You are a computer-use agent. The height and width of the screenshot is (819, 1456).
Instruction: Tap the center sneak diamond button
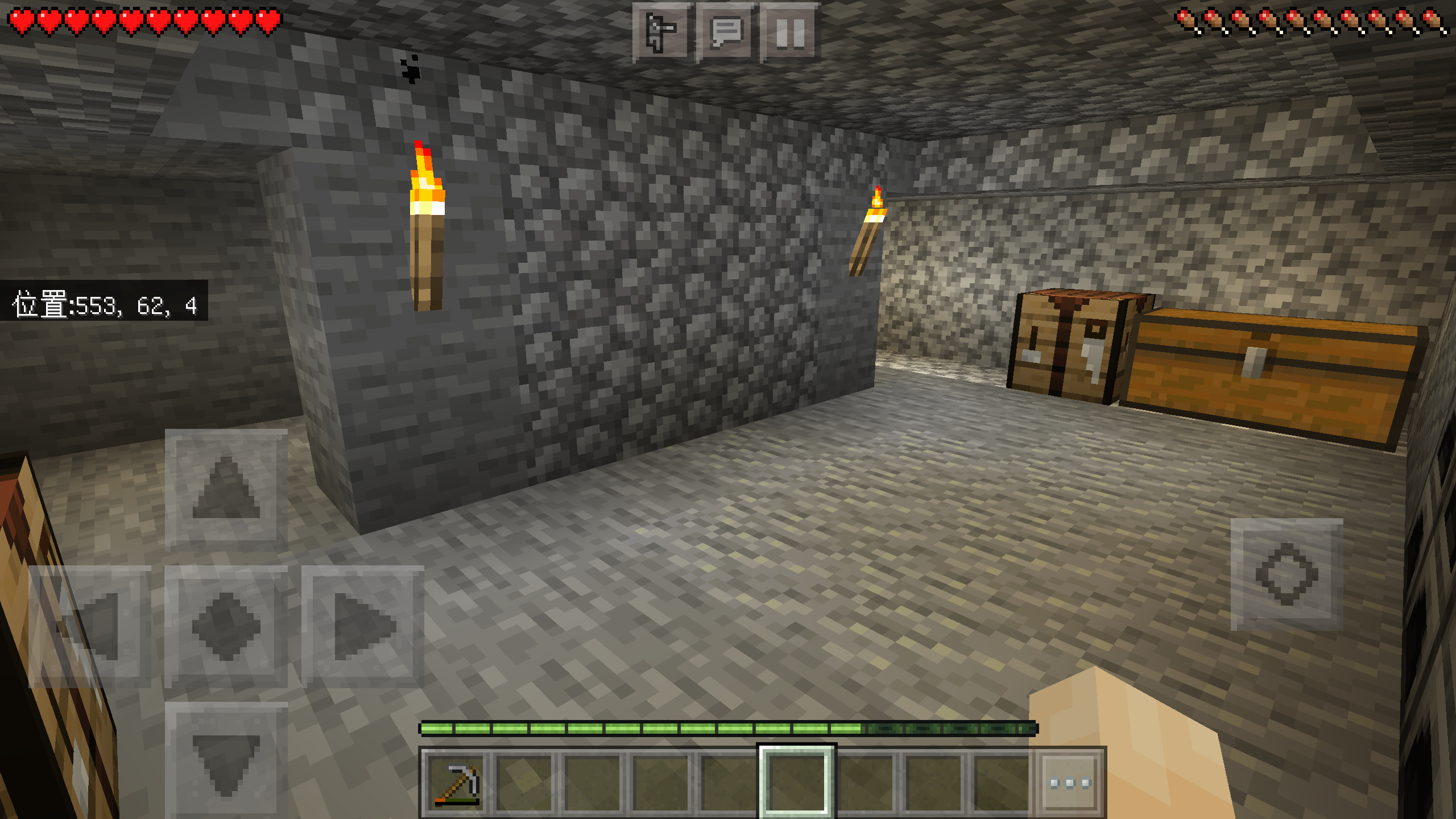[226, 626]
